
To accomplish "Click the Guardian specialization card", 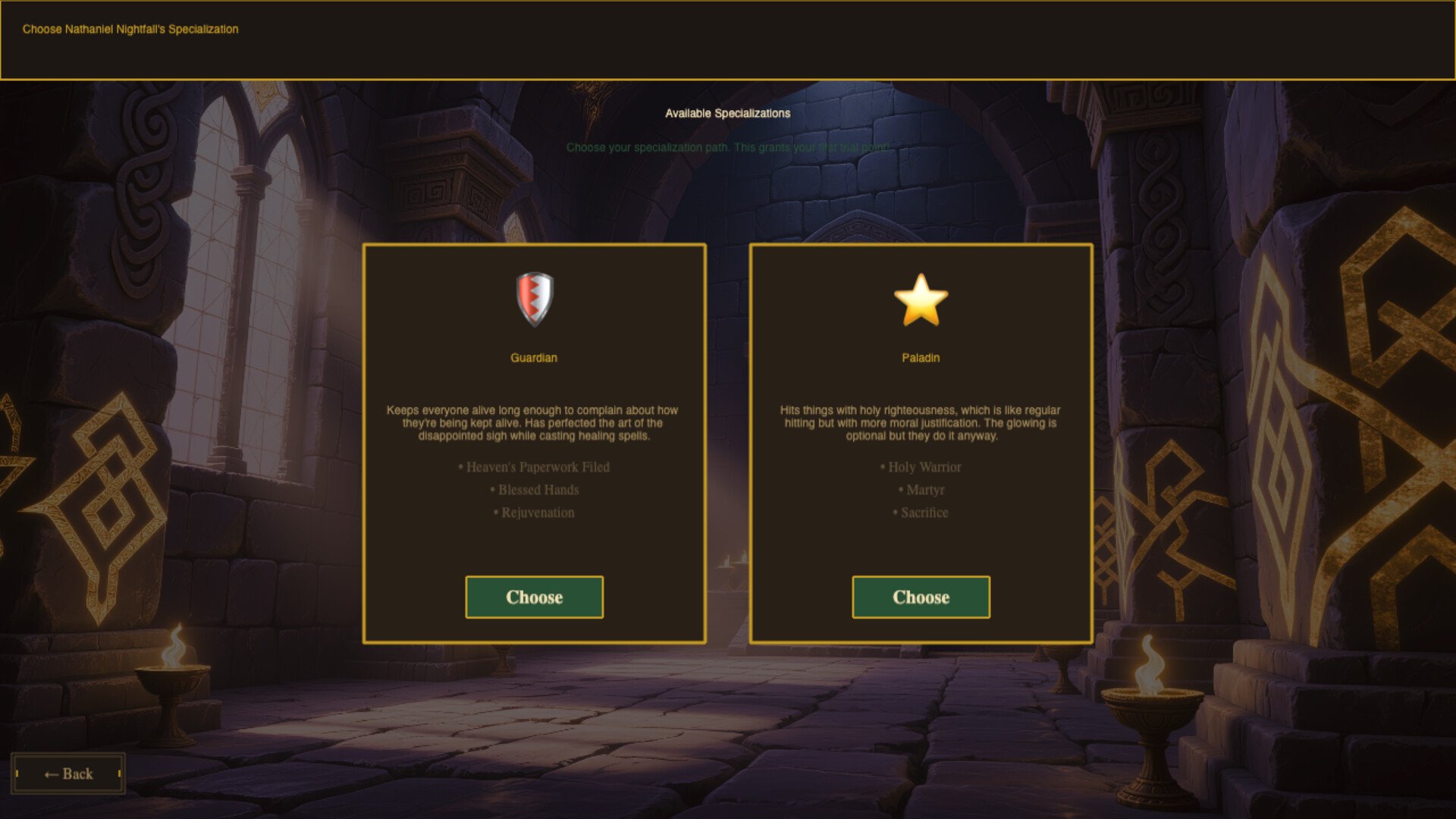I will (x=534, y=442).
